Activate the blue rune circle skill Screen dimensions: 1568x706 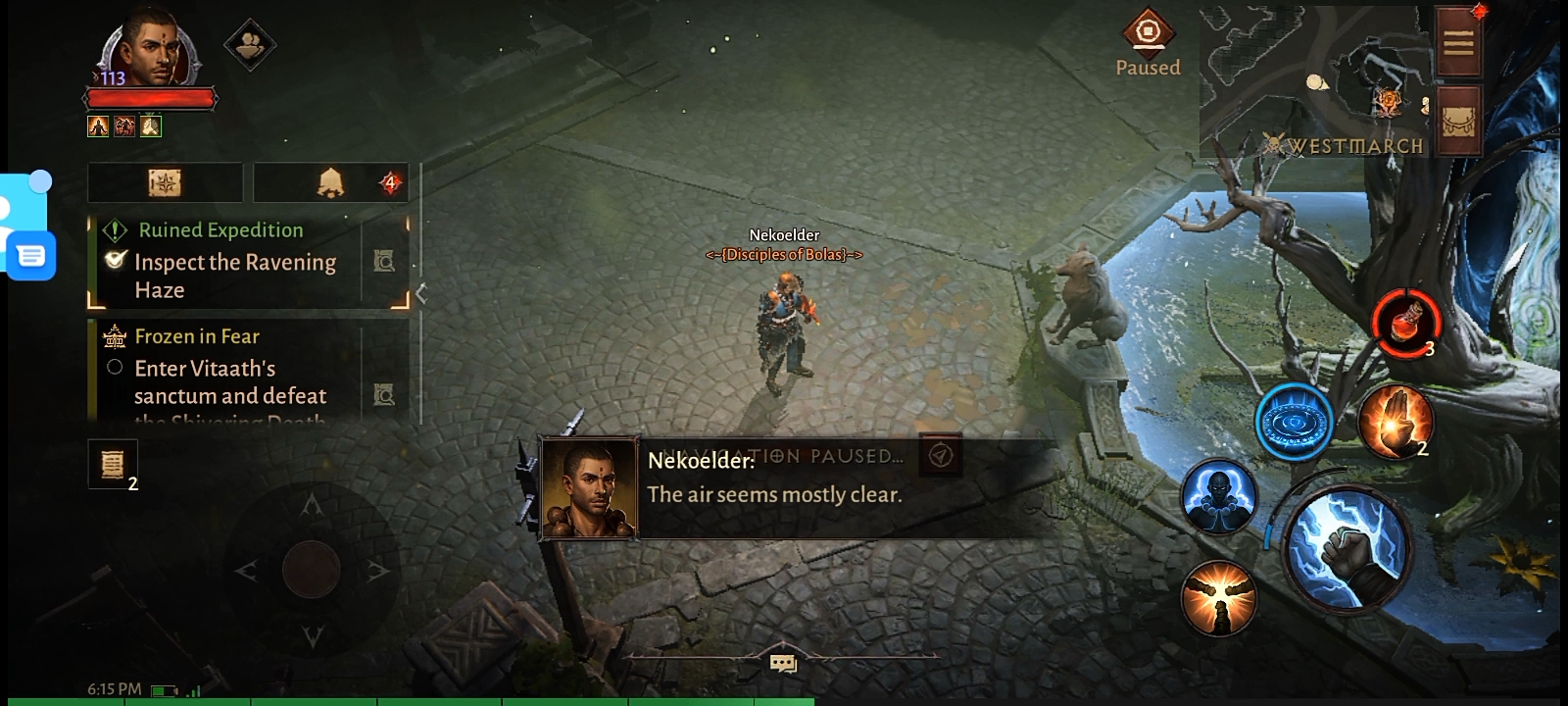point(1294,422)
